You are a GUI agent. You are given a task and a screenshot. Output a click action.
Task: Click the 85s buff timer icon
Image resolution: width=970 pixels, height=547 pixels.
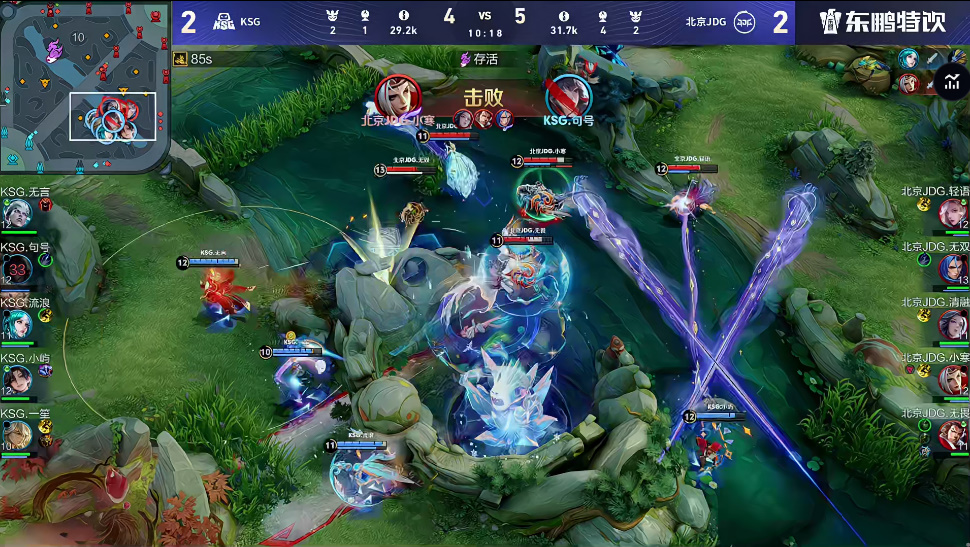point(181,59)
